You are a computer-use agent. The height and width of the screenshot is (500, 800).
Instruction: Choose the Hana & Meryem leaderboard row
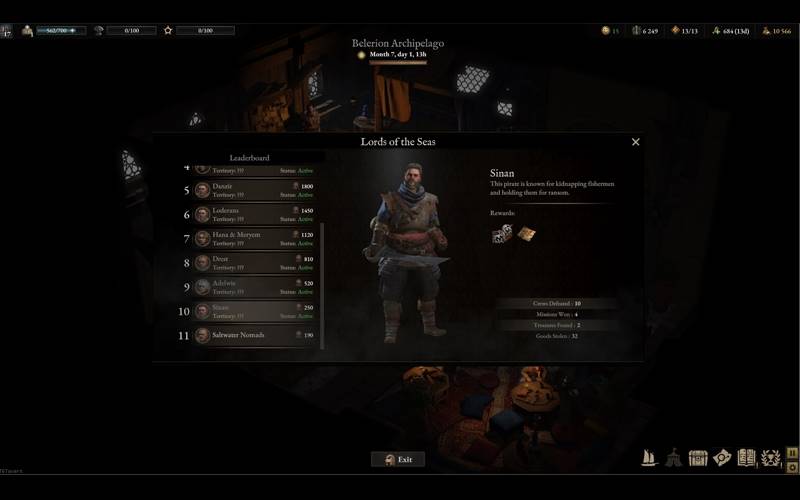[x=254, y=238]
